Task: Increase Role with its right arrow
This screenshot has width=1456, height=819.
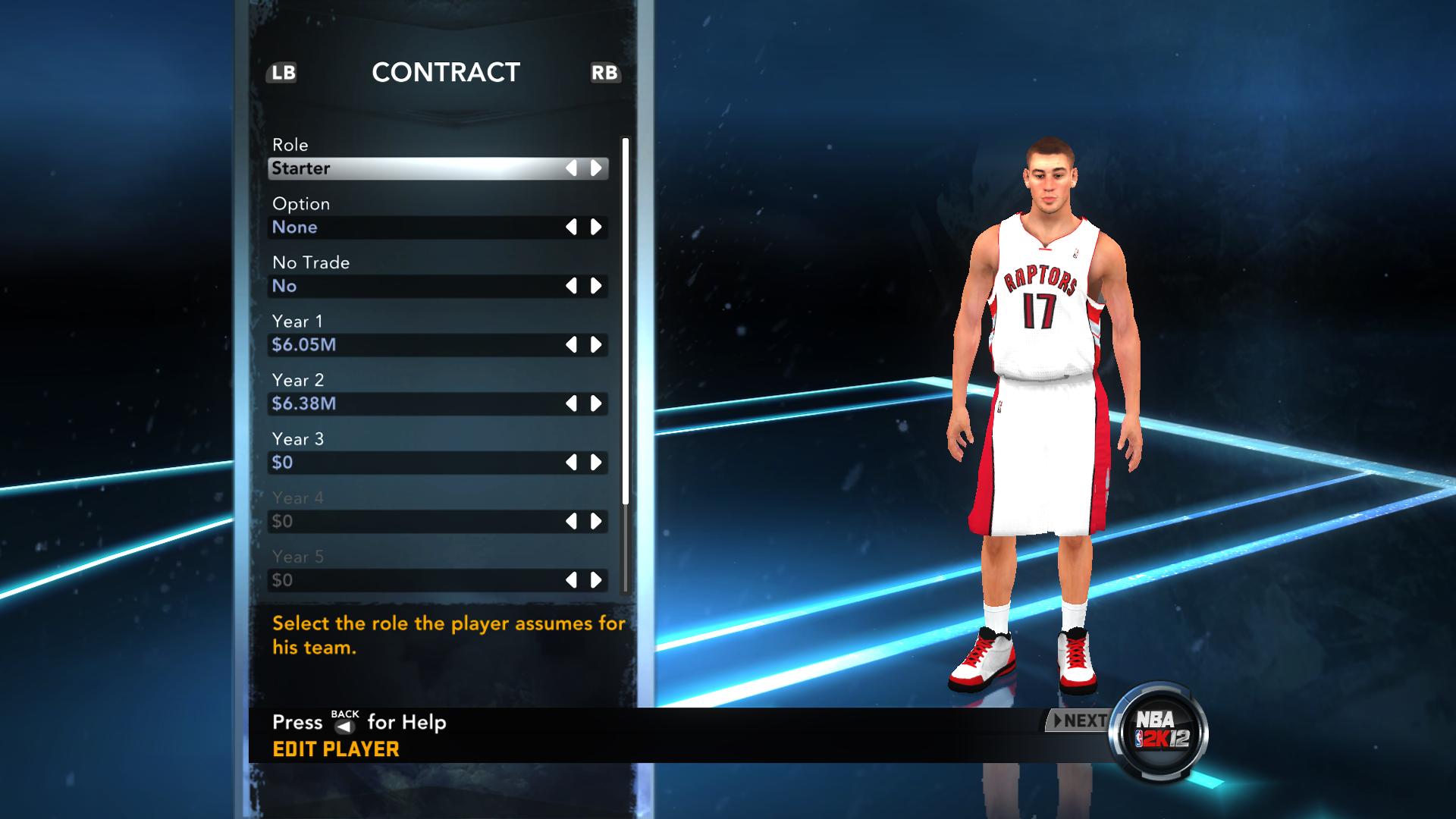Action: point(596,168)
